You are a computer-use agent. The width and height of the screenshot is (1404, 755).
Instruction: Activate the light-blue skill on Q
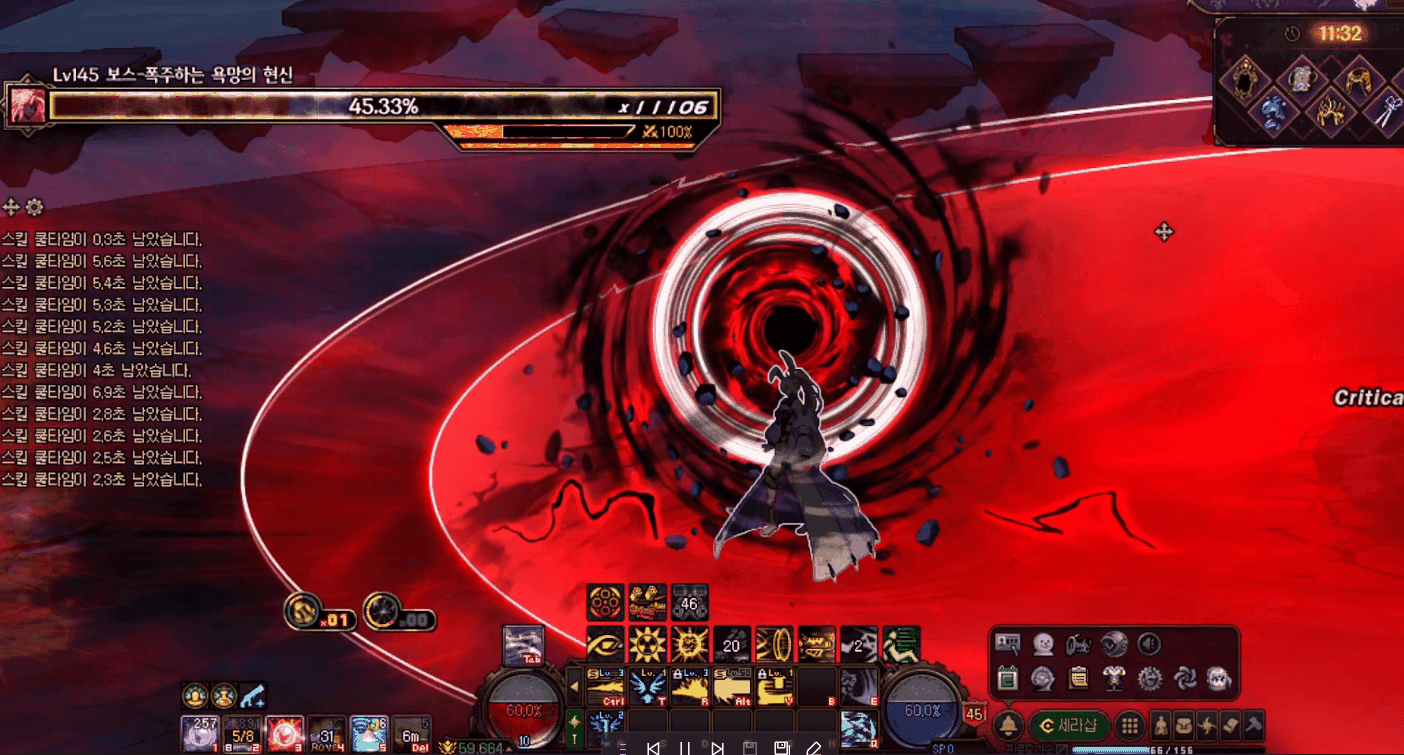click(859, 728)
